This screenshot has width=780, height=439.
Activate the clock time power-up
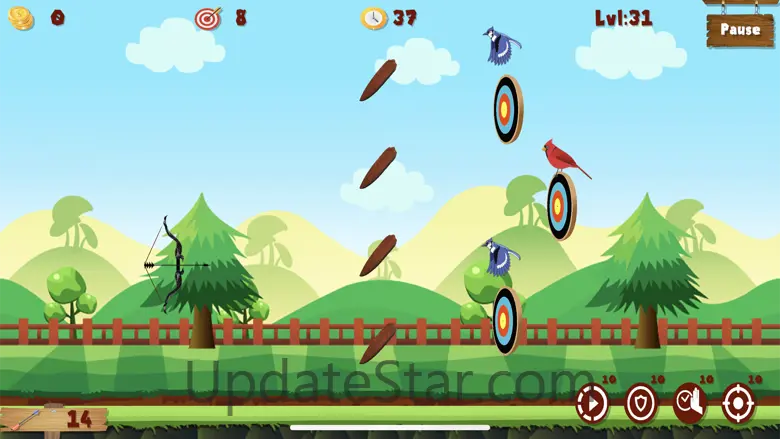coord(689,402)
